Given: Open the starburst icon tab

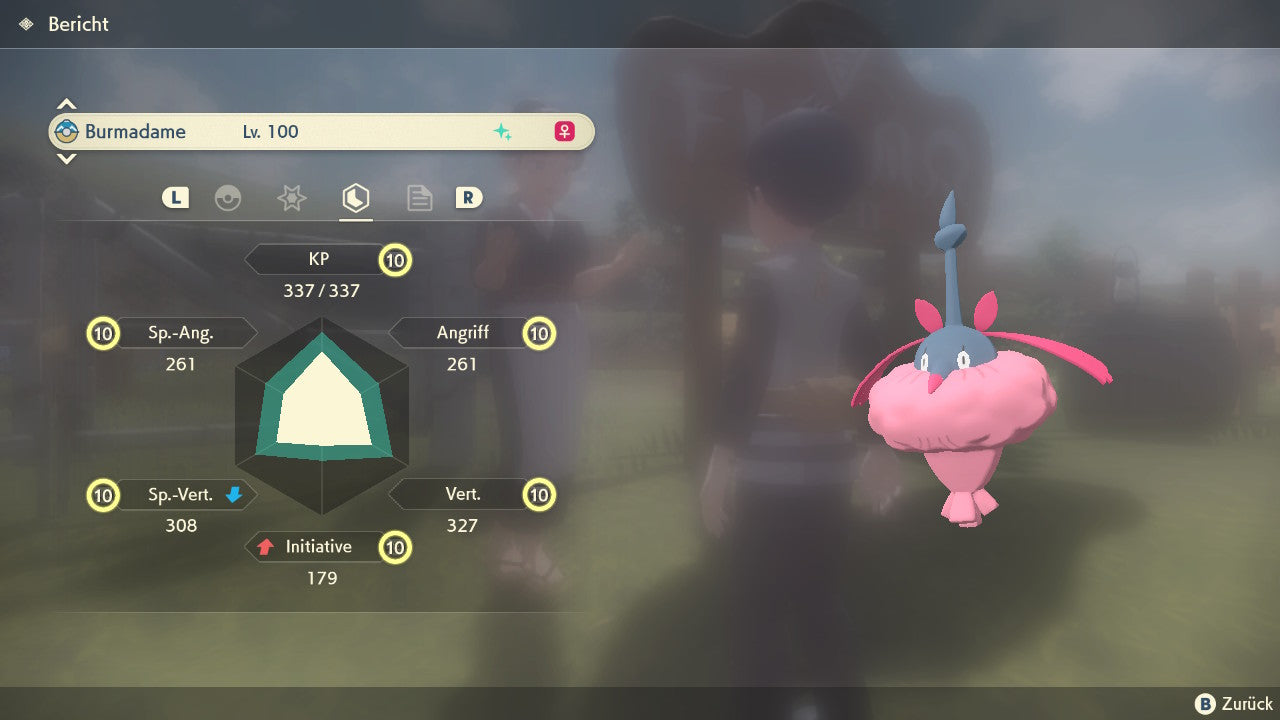Looking at the screenshot, I should (291, 198).
